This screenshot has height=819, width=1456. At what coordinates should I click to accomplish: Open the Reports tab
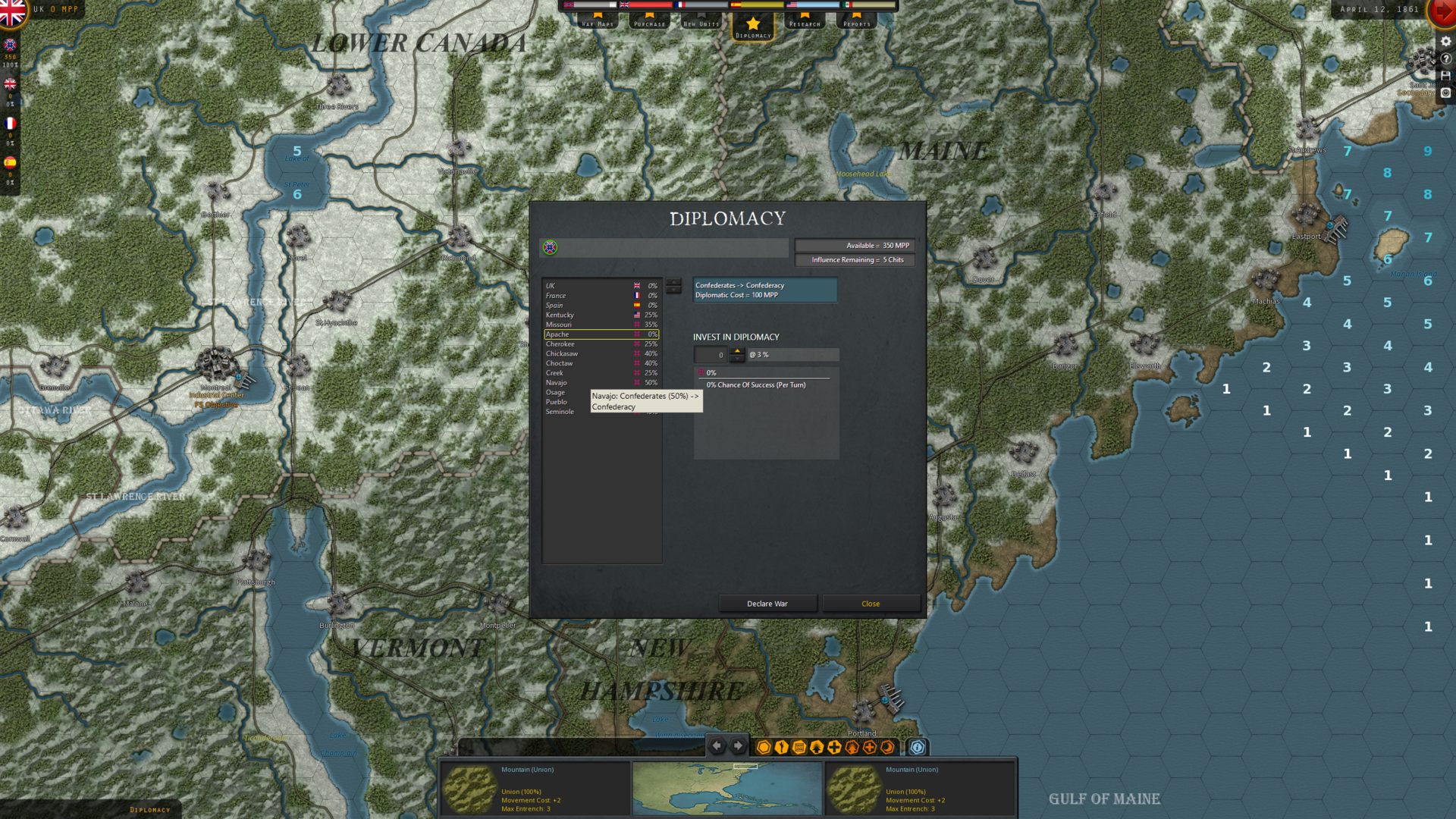[x=857, y=20]
